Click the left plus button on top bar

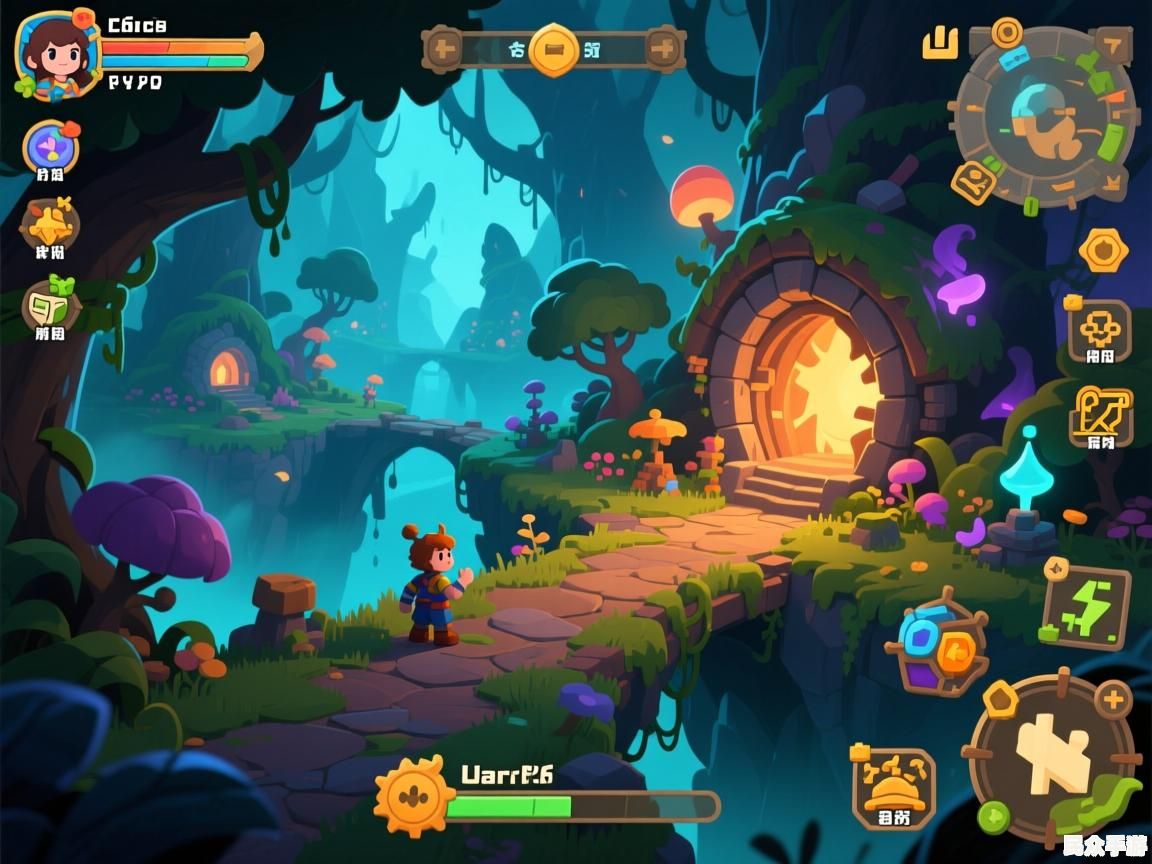pyautogui.click(x=443, y=47)
